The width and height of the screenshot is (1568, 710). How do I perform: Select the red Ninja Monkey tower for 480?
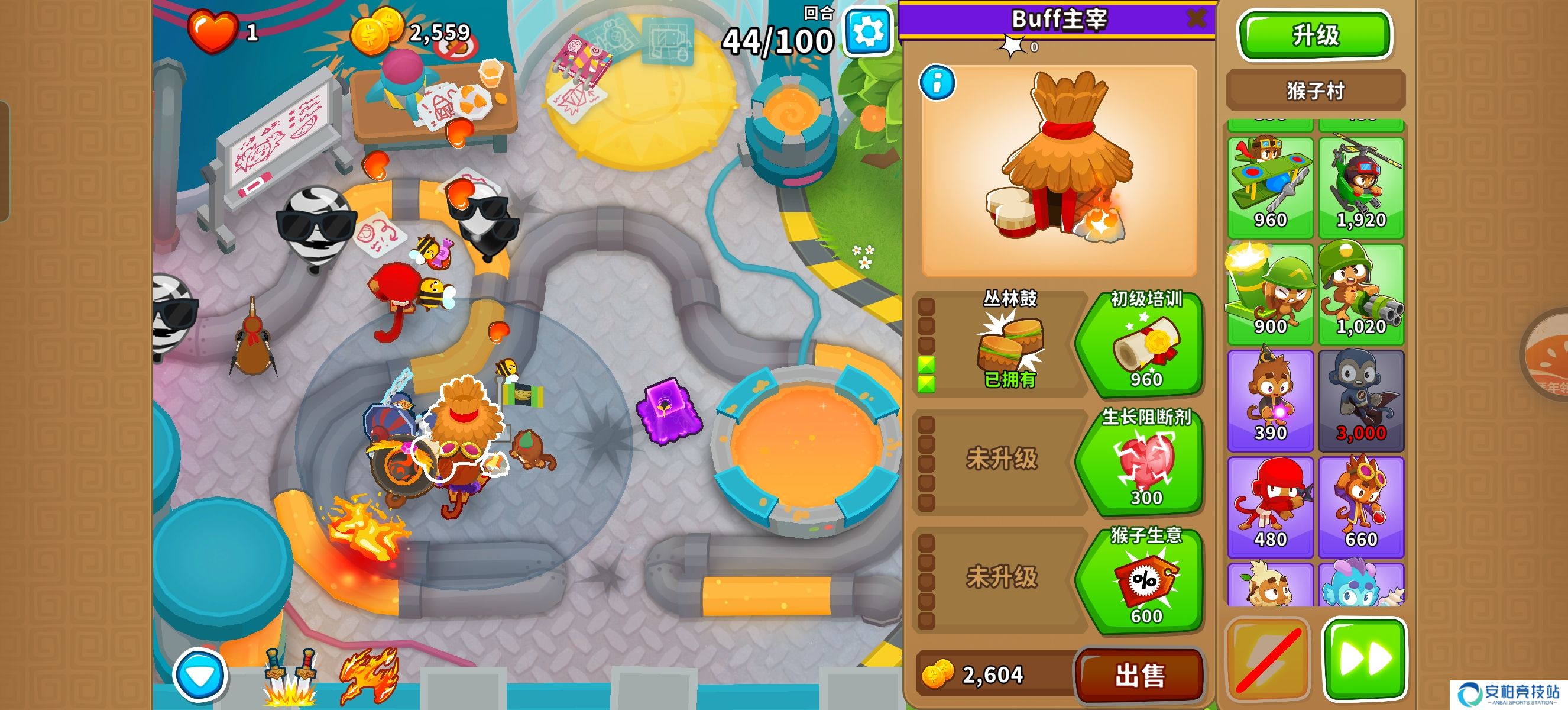coord(1270,506)
